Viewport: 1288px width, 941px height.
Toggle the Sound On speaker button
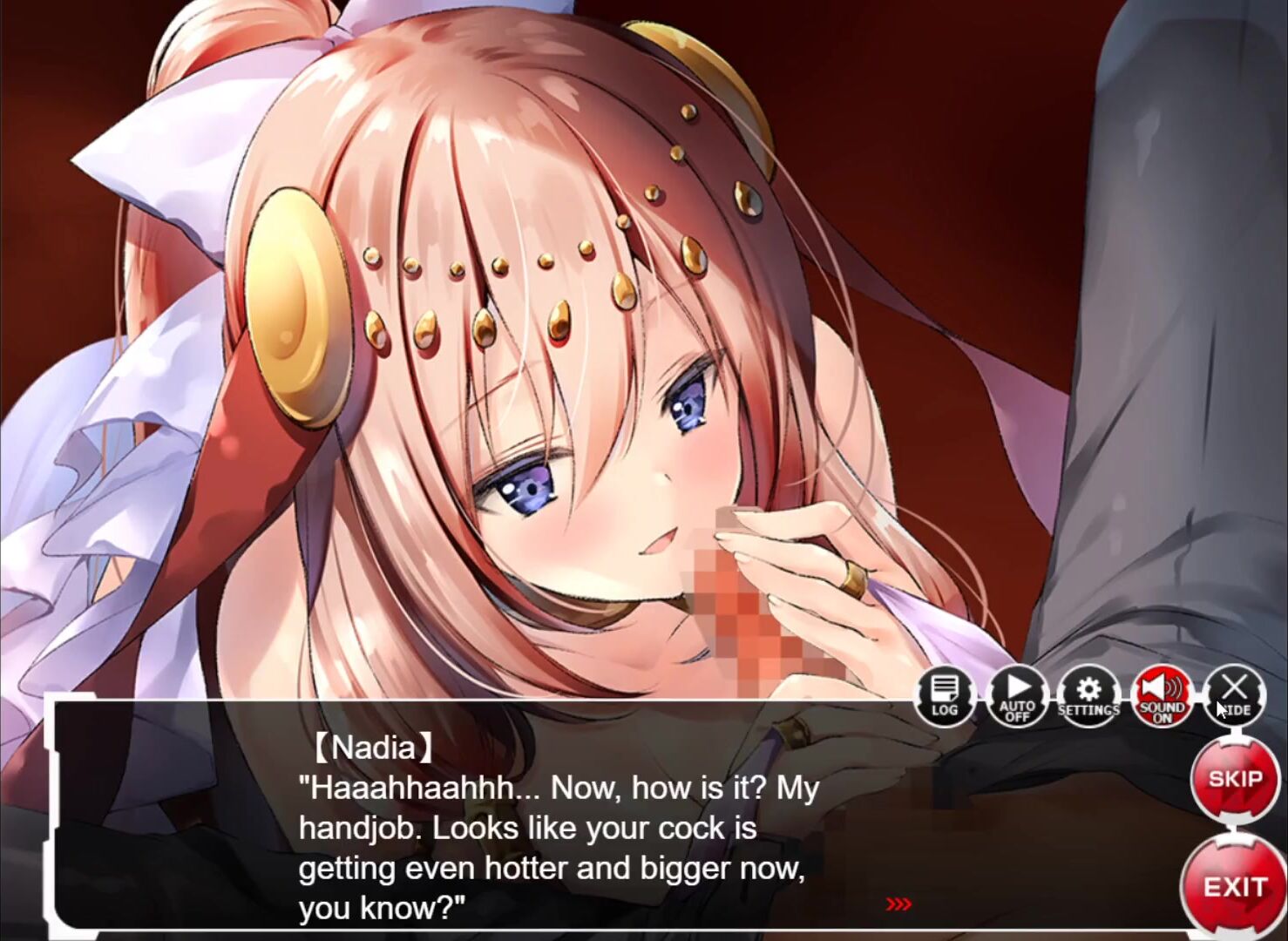tap(1161, 696)
